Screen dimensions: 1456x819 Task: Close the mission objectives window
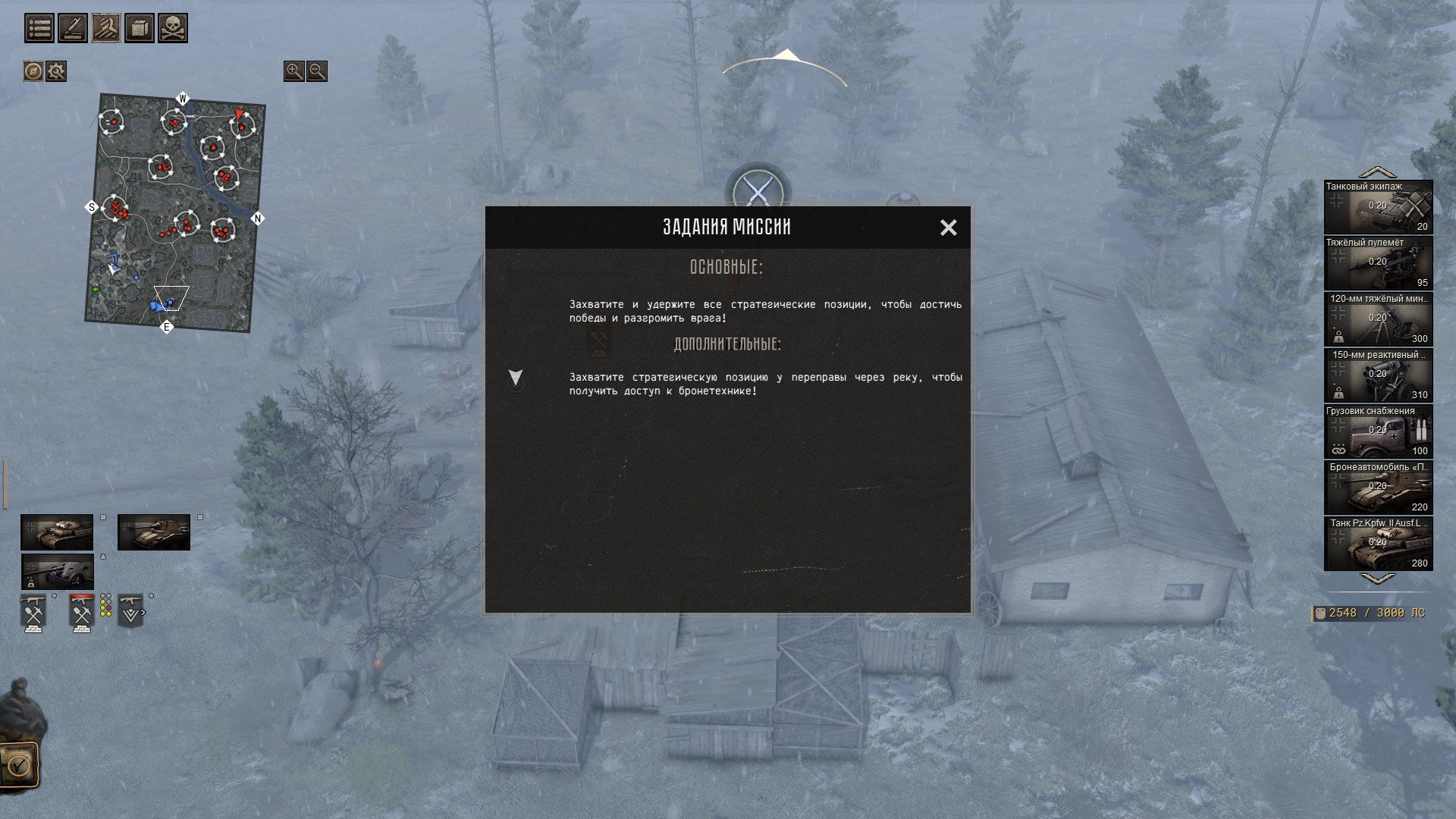point(948,227)
